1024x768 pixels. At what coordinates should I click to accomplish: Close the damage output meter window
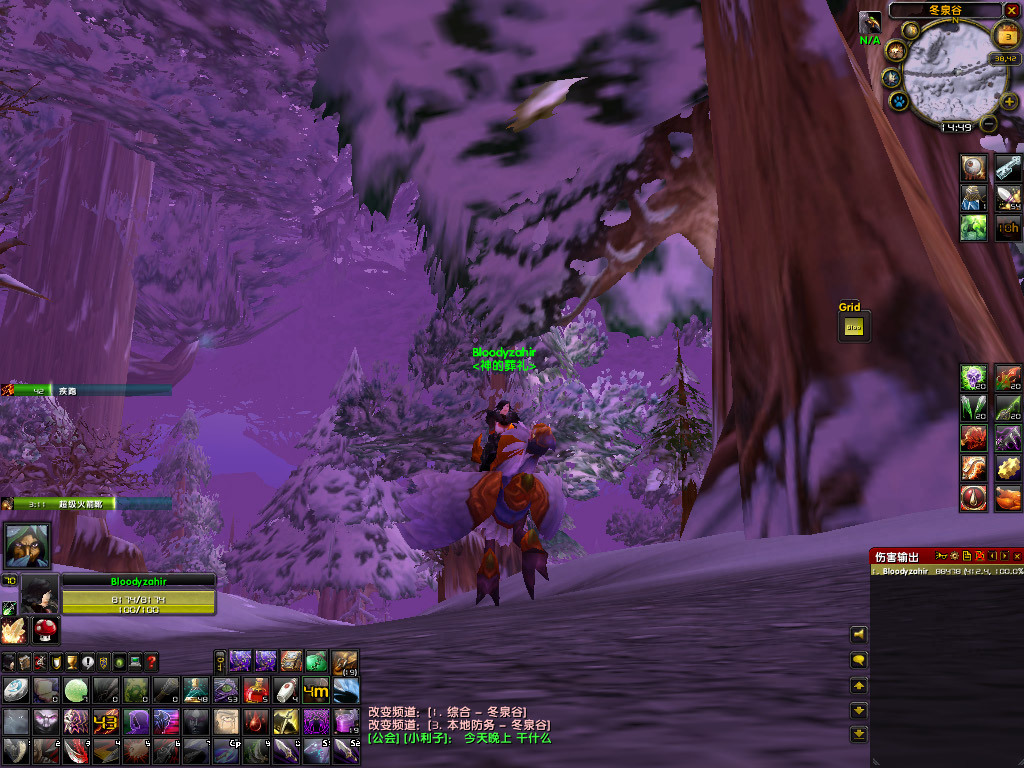pyautogui.click(x=1017, y=556)
